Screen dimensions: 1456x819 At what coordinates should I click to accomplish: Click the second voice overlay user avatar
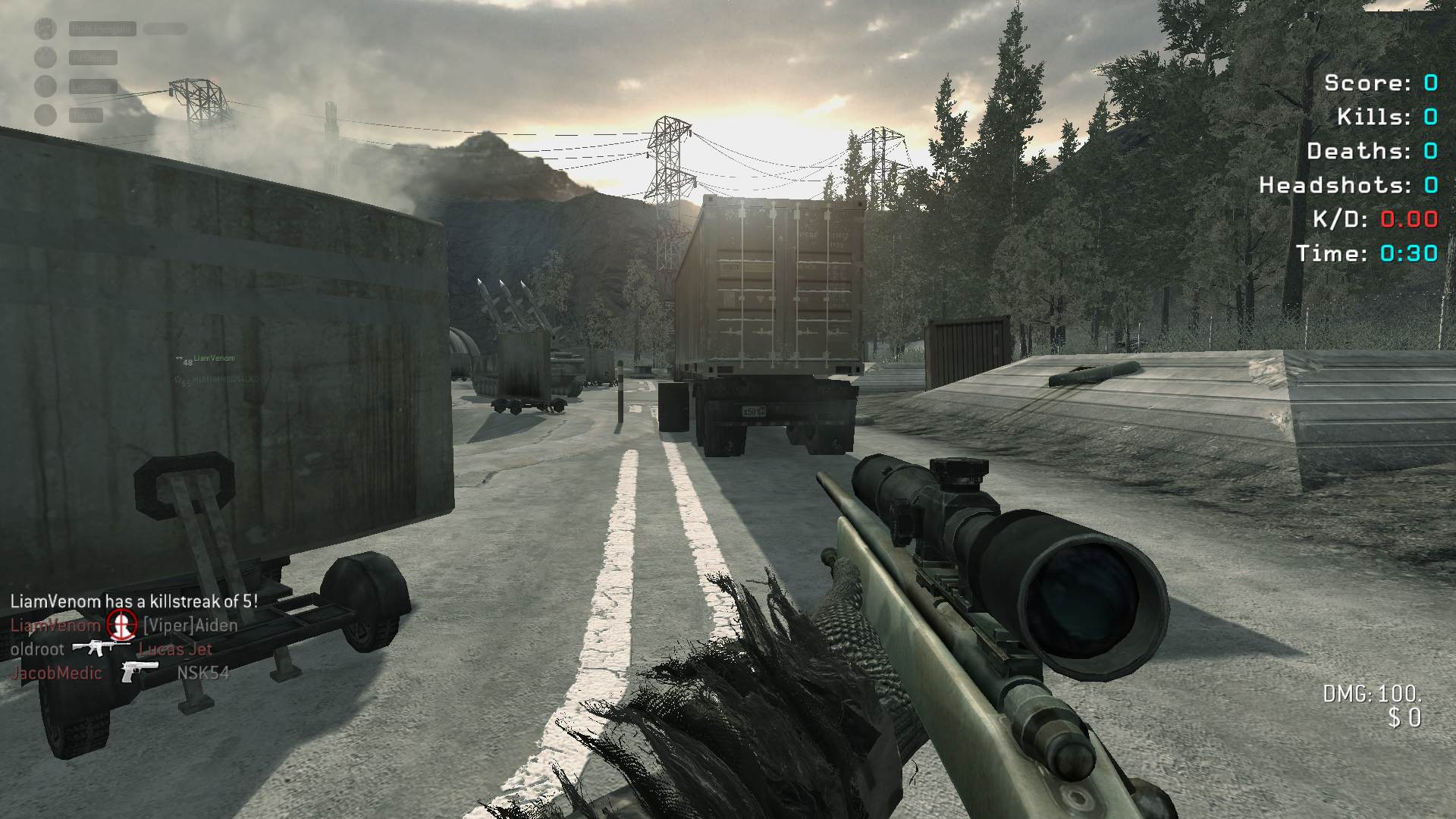pos(45,58)
